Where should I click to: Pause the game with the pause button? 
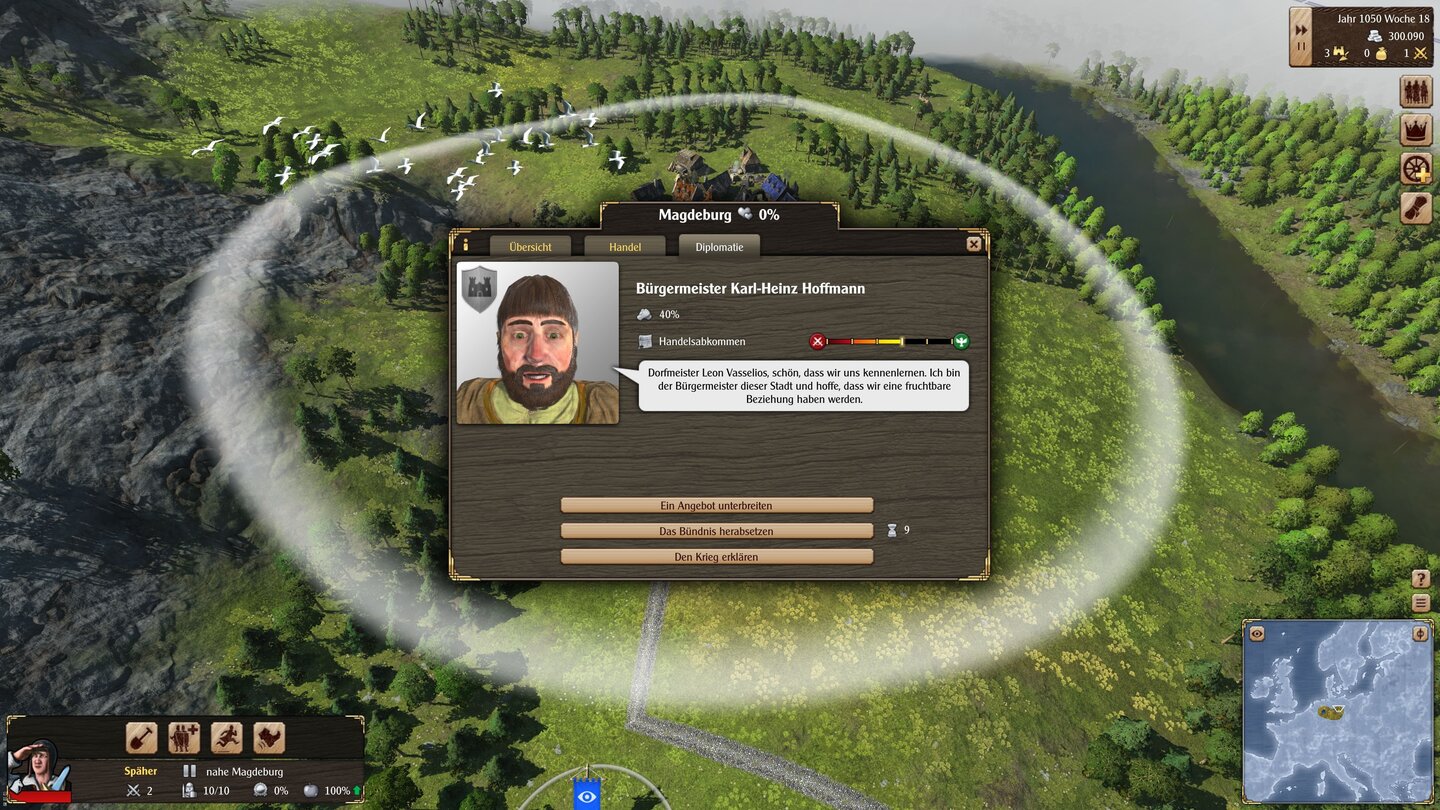[x=1301, y=49]
